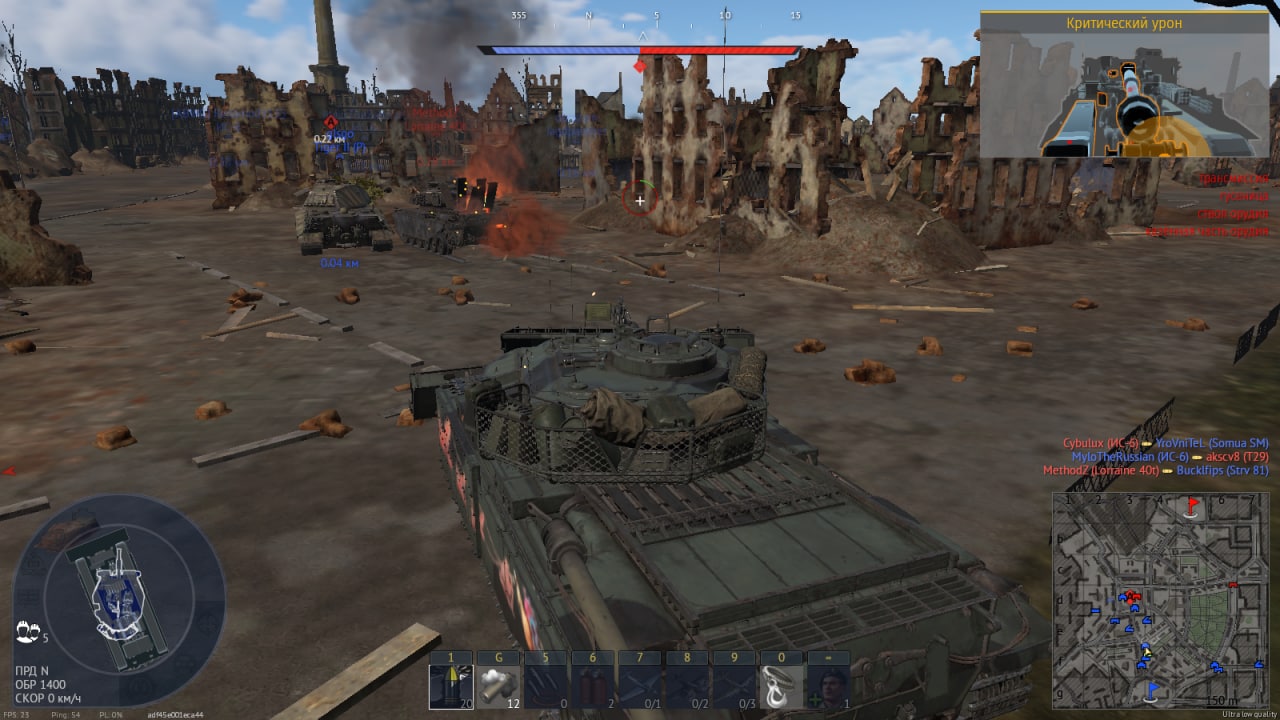Click the compass heading strip
This screenshot has width=1280, height=720.
tap(640, 16)
